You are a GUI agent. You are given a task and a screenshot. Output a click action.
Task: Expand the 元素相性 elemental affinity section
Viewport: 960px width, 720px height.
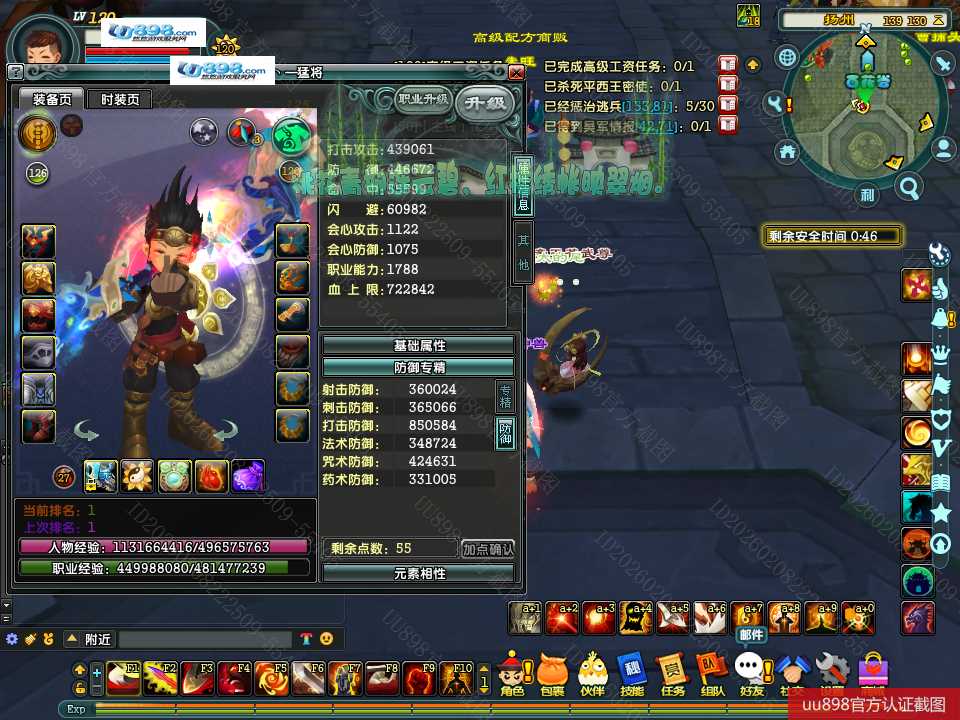[x=419, y=573]
